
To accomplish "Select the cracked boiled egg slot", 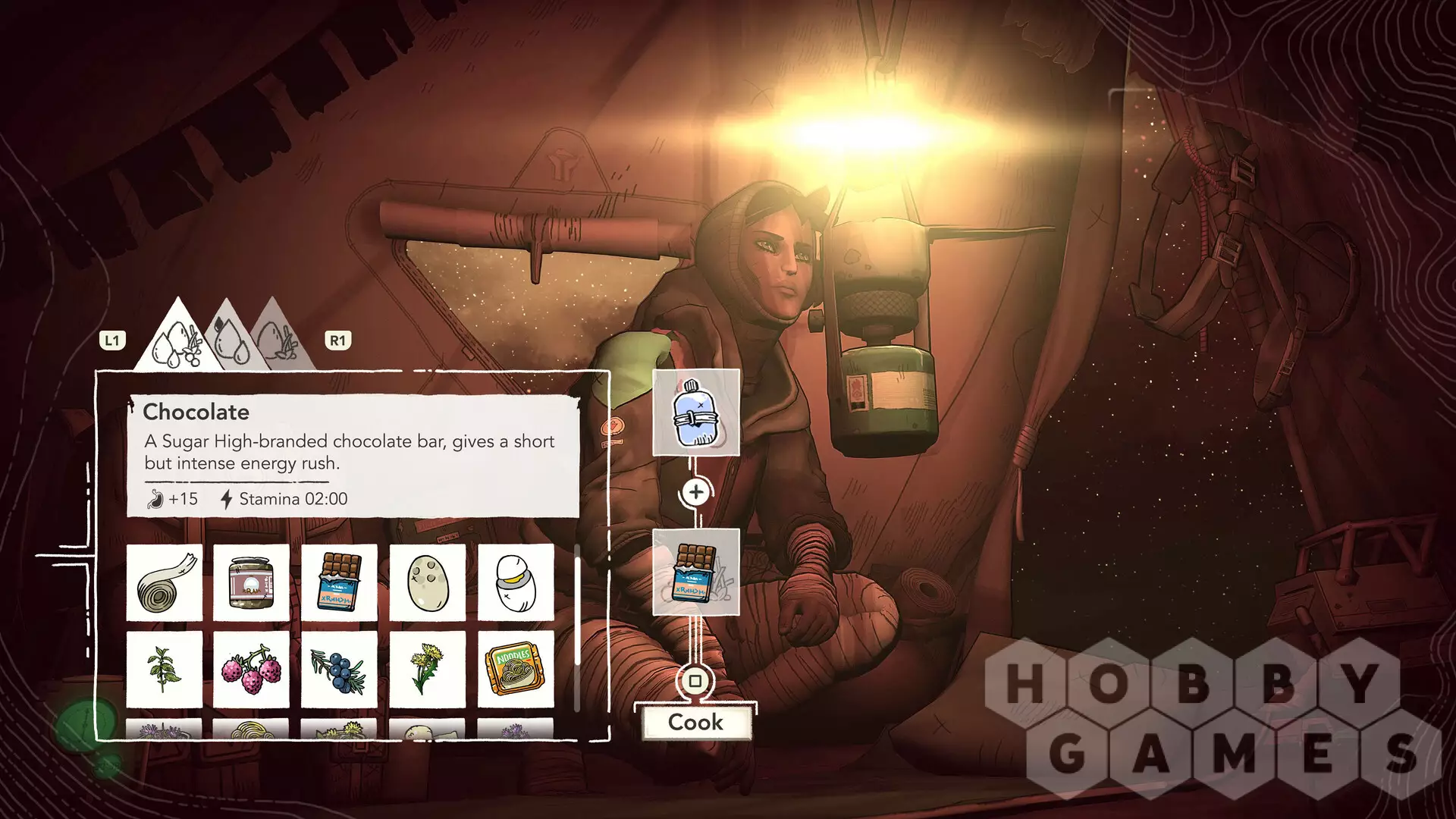I will (x=515, y=582).
